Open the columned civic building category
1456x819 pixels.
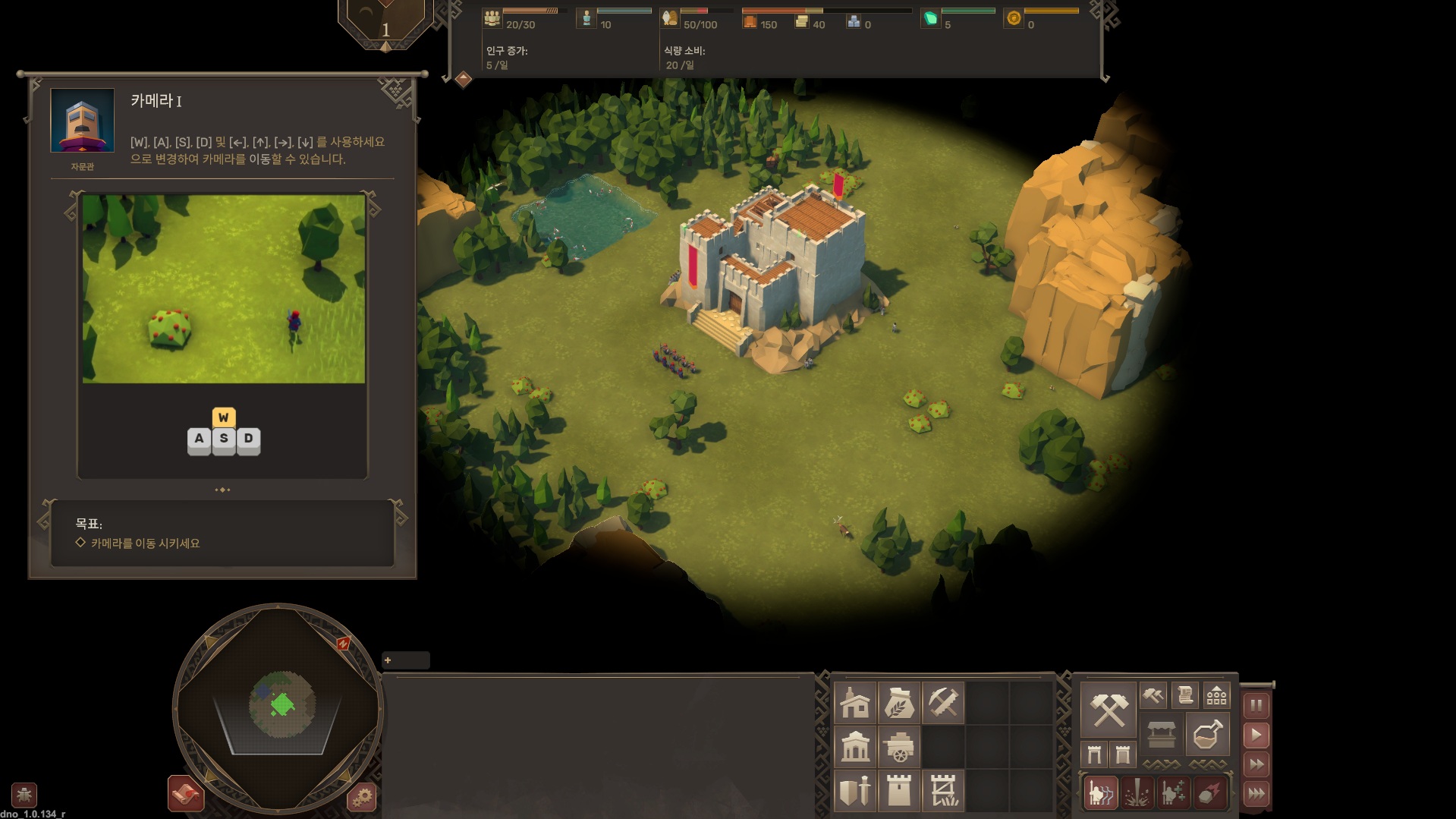pyautogui.click(x=855, y=747)
